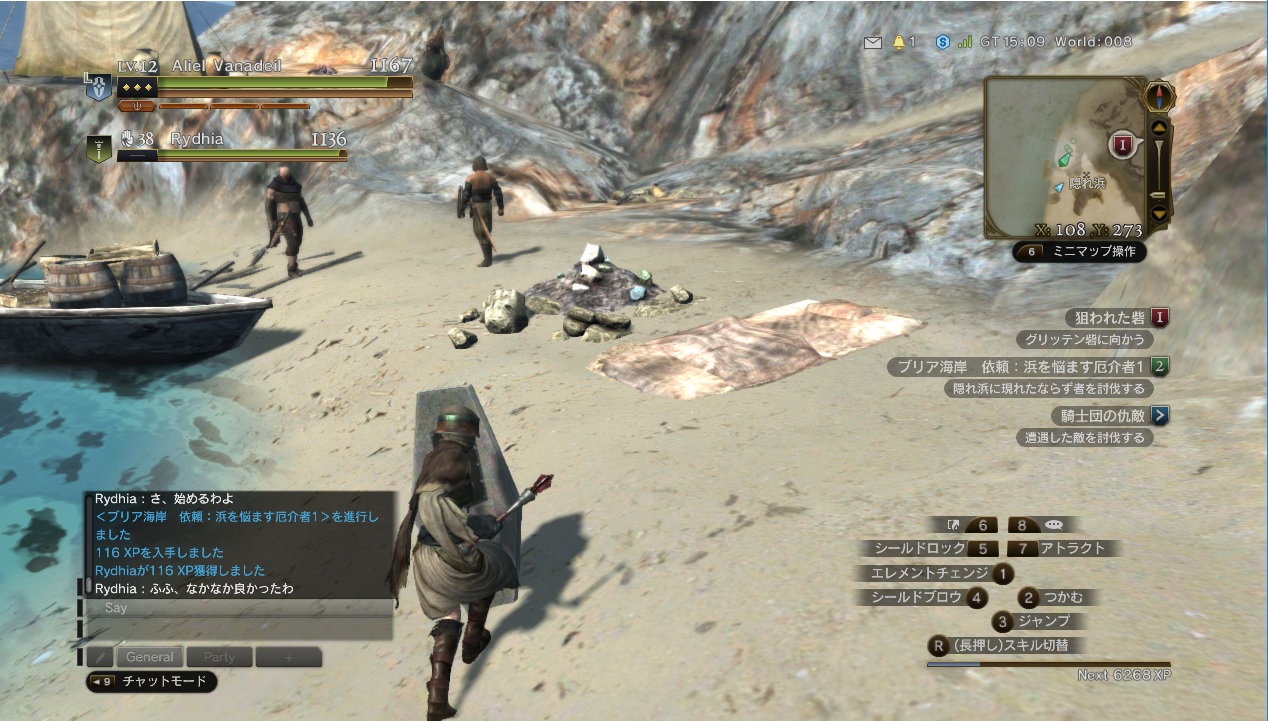Viewport: 1268px width, 721px height.
Task: Click the minimap zoom up arrow
Action: coord(1159,127)
